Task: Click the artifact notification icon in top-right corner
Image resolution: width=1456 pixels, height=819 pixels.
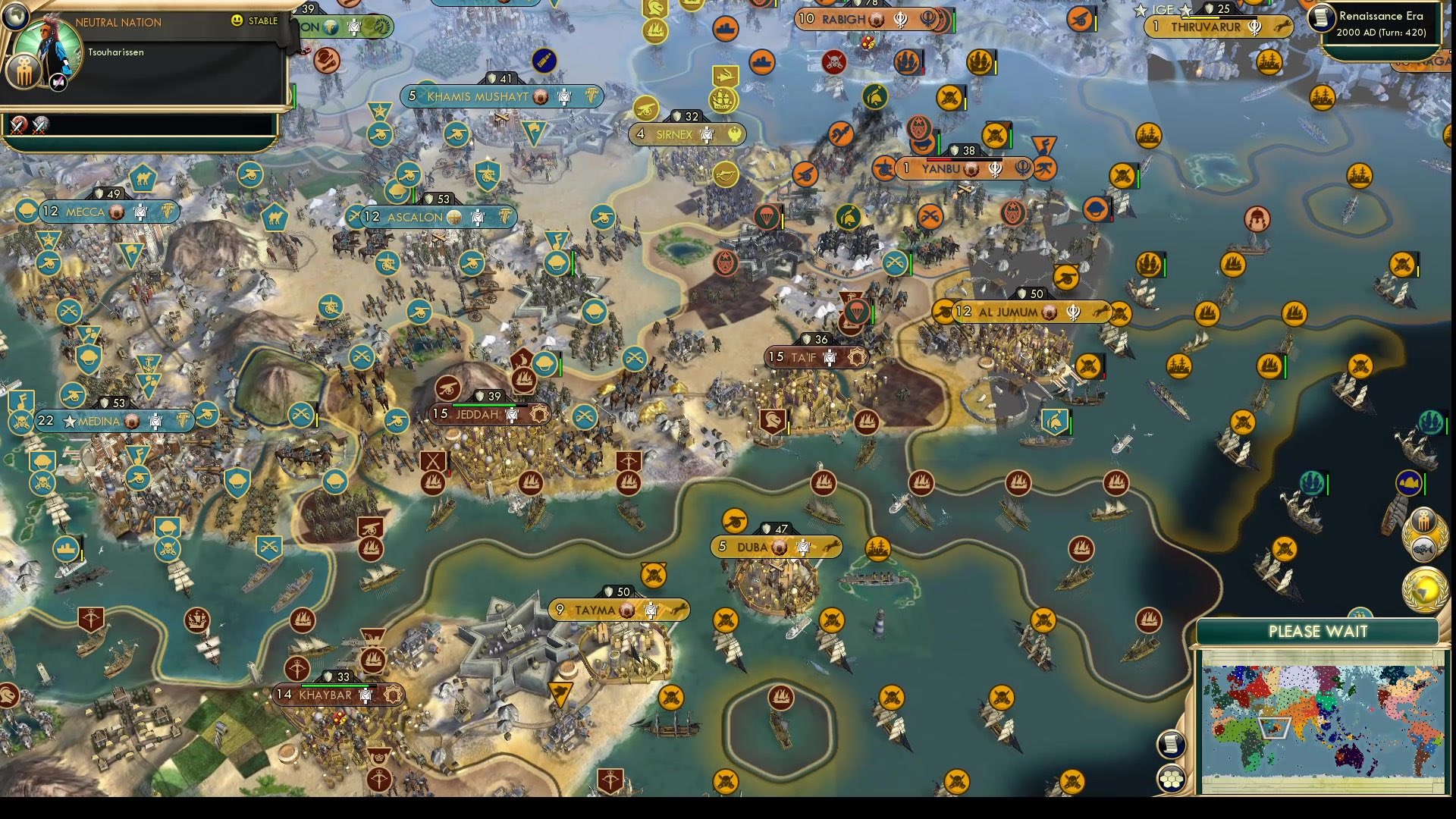Action: (x=1423, y=517)
